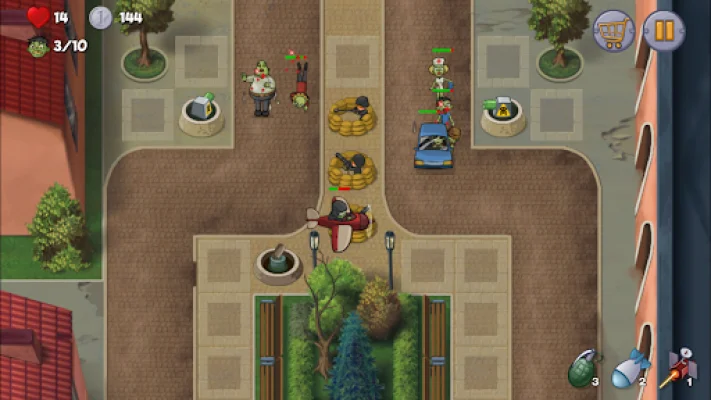Select the grenade power-up
The height and width of the screenshot is (400, 711).
582,367
